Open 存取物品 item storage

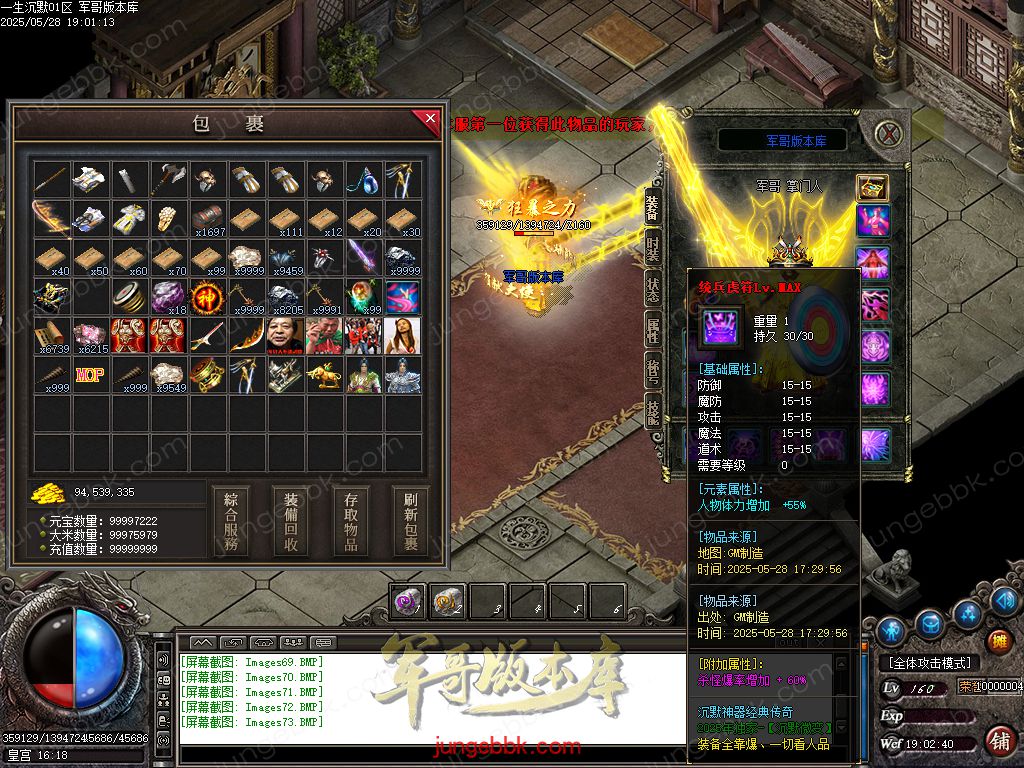[351, 521]
